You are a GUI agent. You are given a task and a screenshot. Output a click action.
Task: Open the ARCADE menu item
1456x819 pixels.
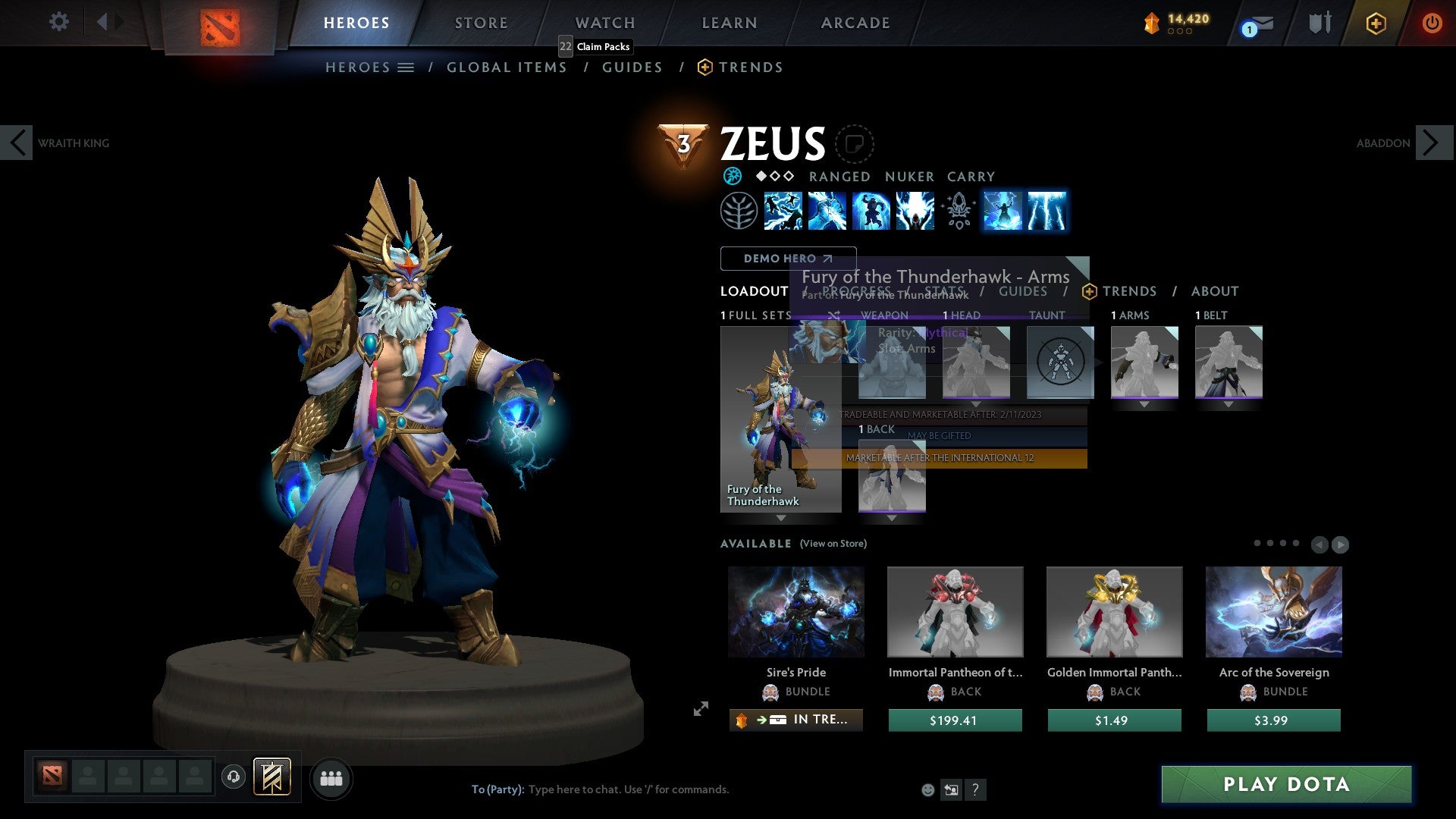(855, 23)
